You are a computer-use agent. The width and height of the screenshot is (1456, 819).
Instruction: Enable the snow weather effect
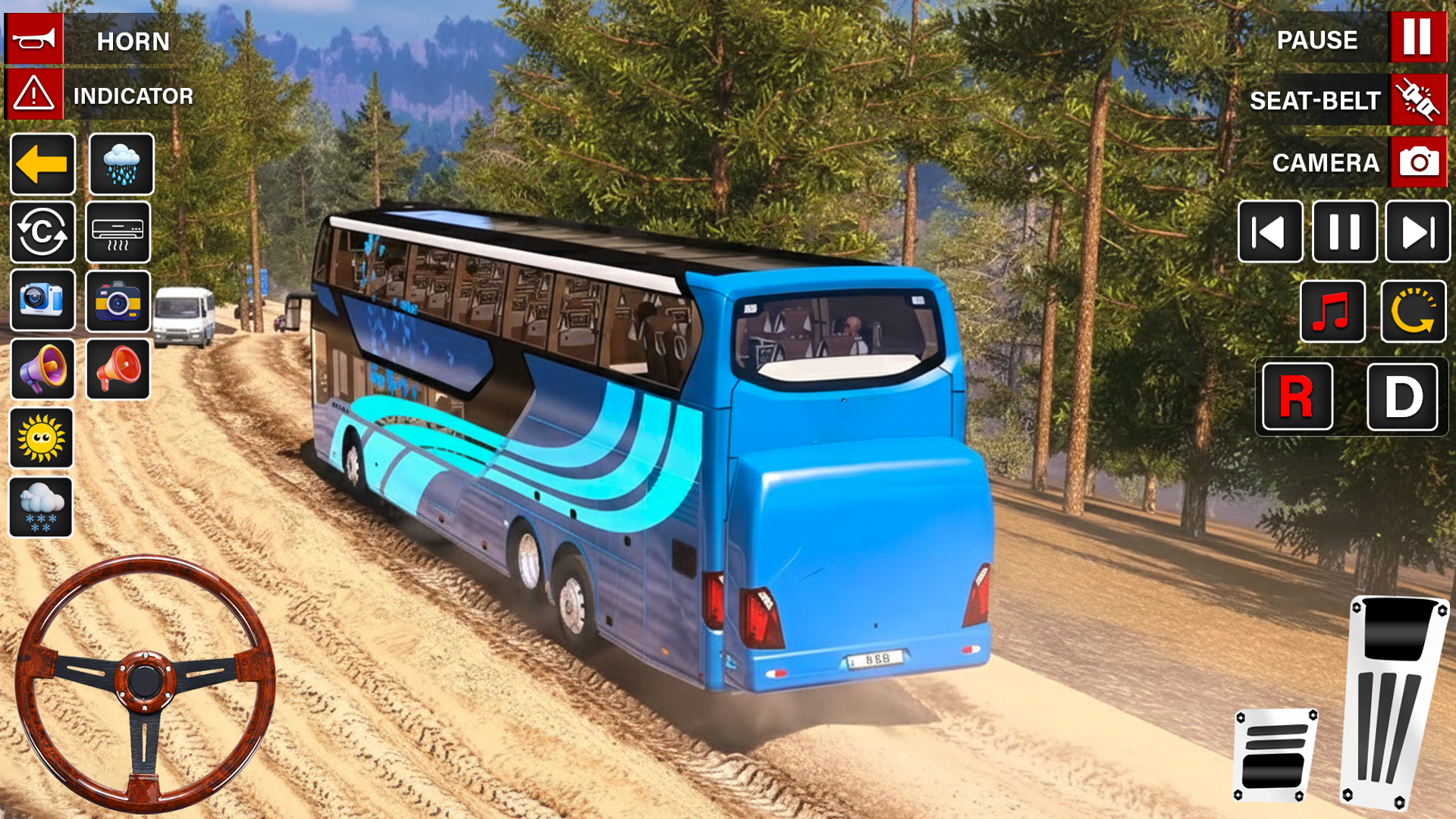tap(42, 506)
